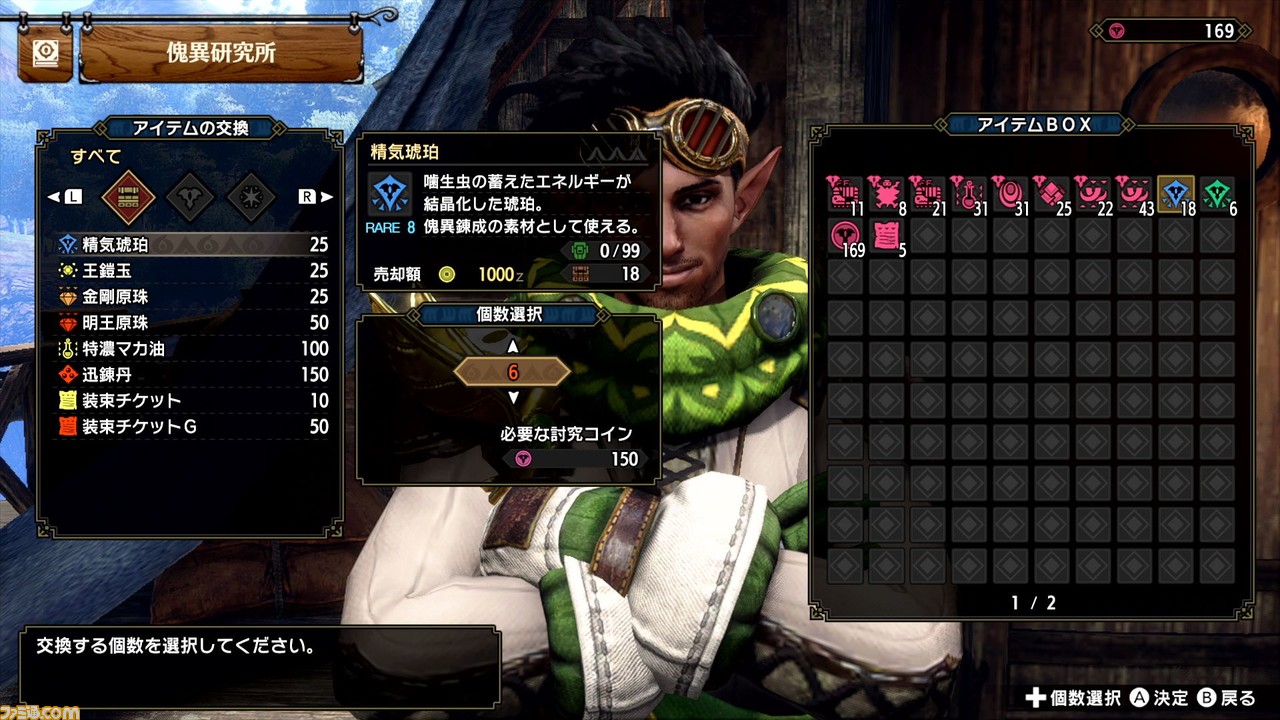Select the green amber slot holding 6
This screenshot has width=1280, height=720.
[x=1216, y=193]
